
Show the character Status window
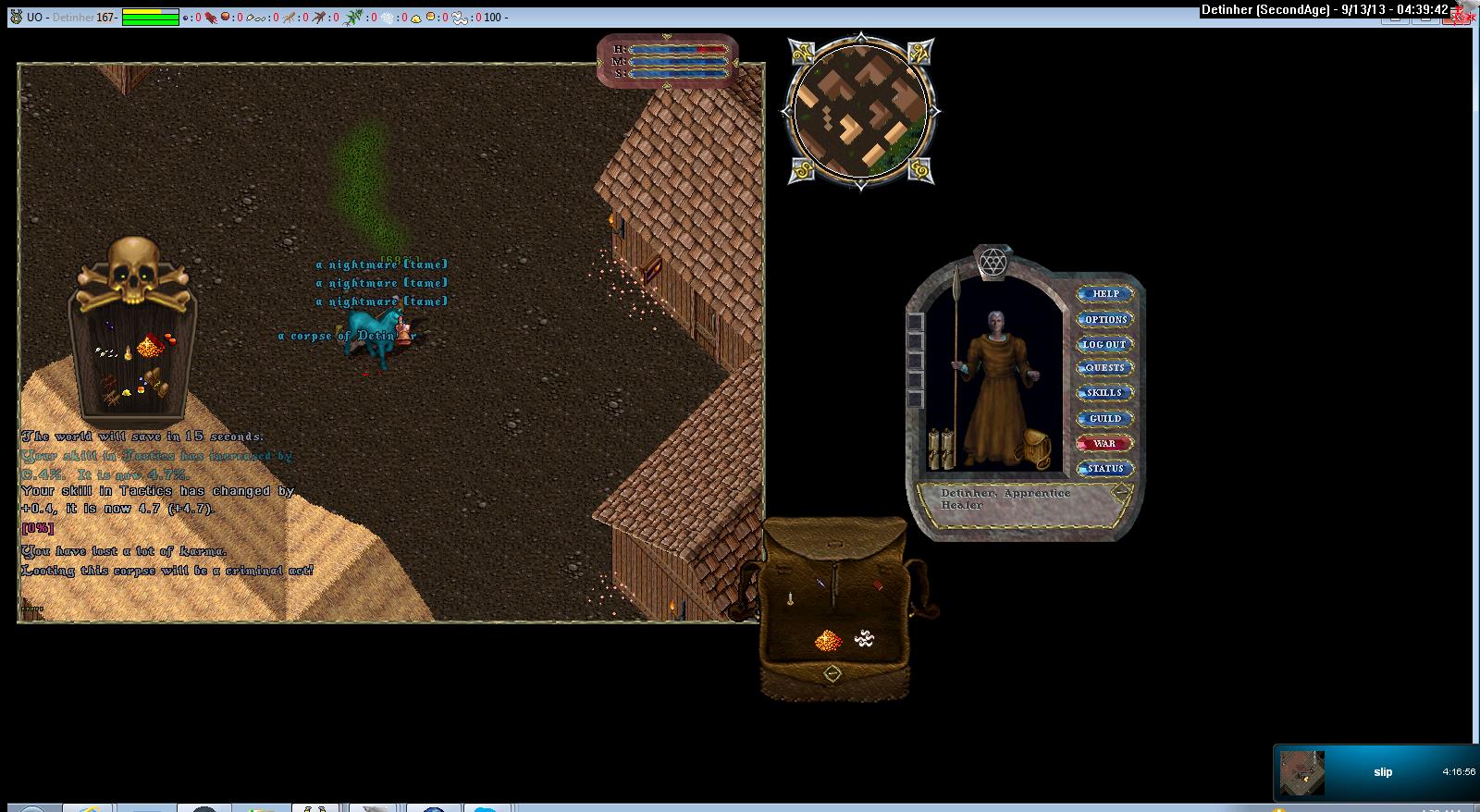pos(1104,469)
